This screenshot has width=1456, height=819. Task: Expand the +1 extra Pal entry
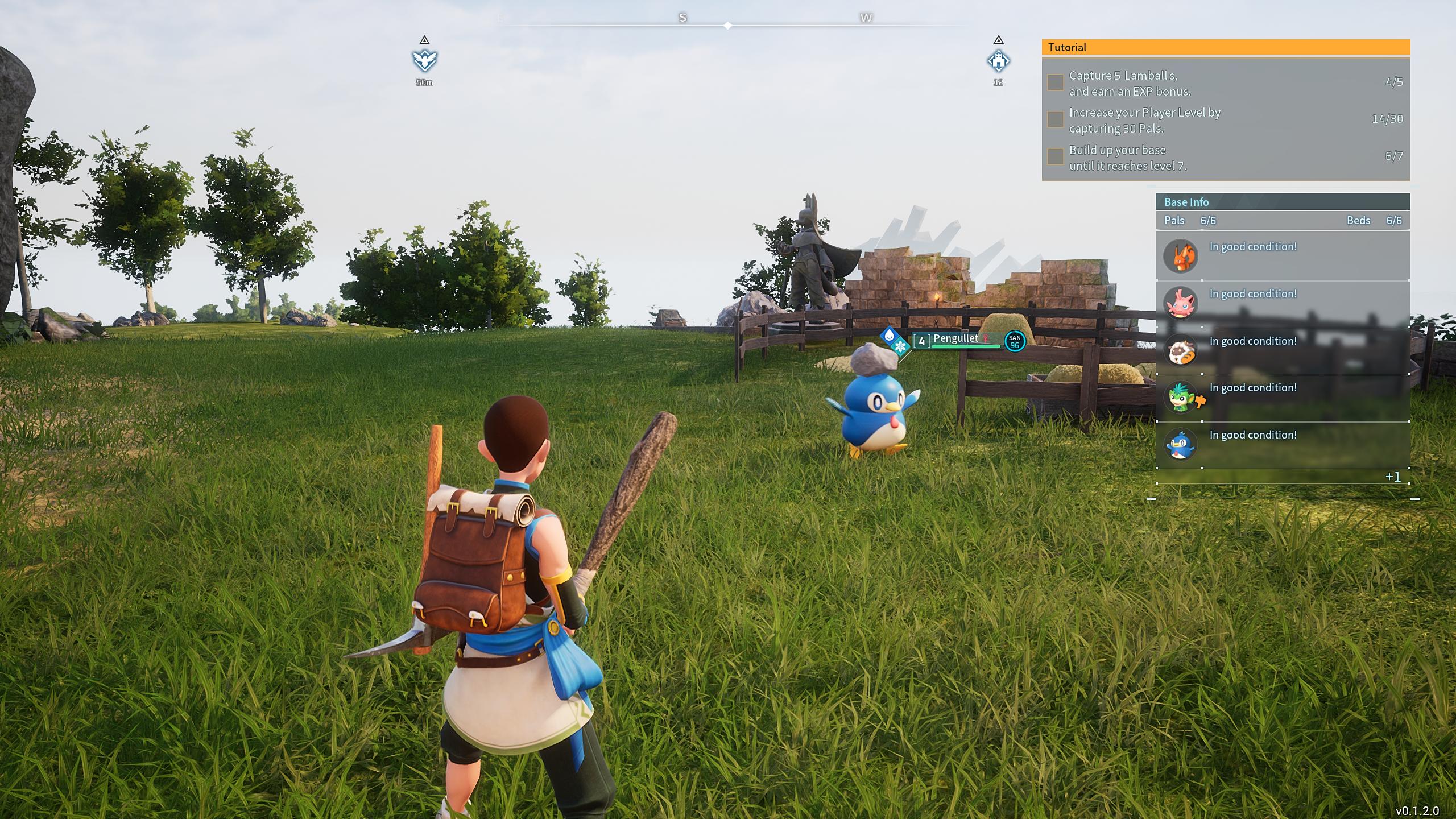1393,477
